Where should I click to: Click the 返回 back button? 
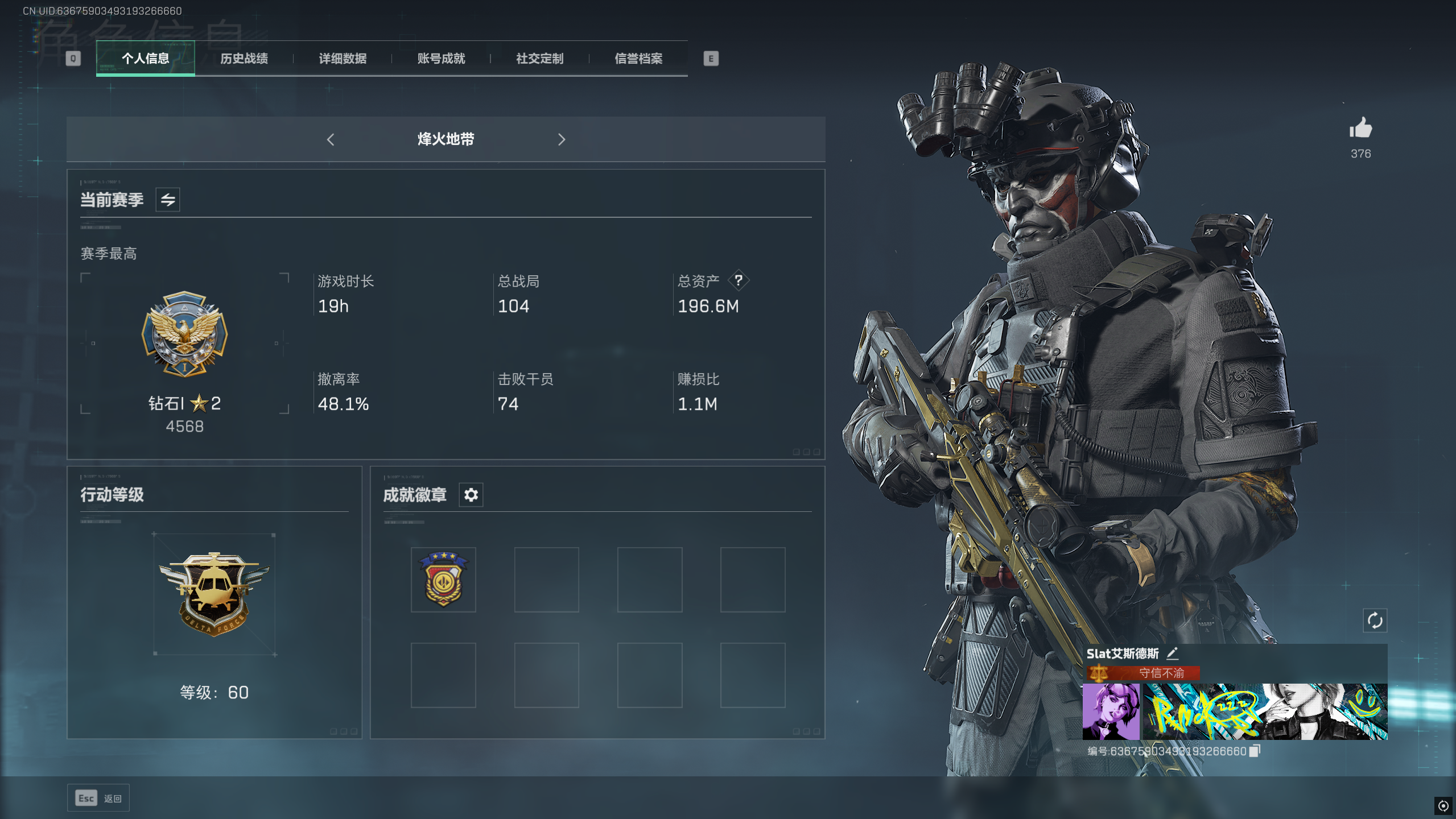pyautogui.click(x=98, y=798)
